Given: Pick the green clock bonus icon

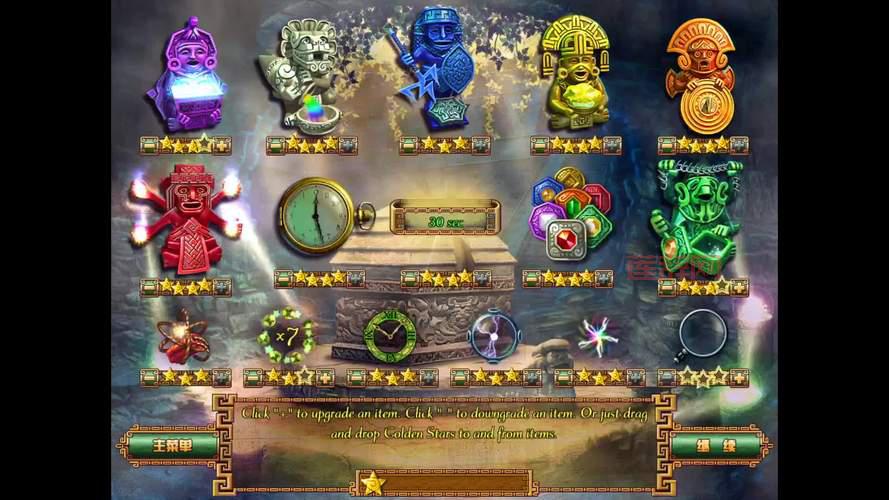Looking at the screenshot, I should [390, 334].
